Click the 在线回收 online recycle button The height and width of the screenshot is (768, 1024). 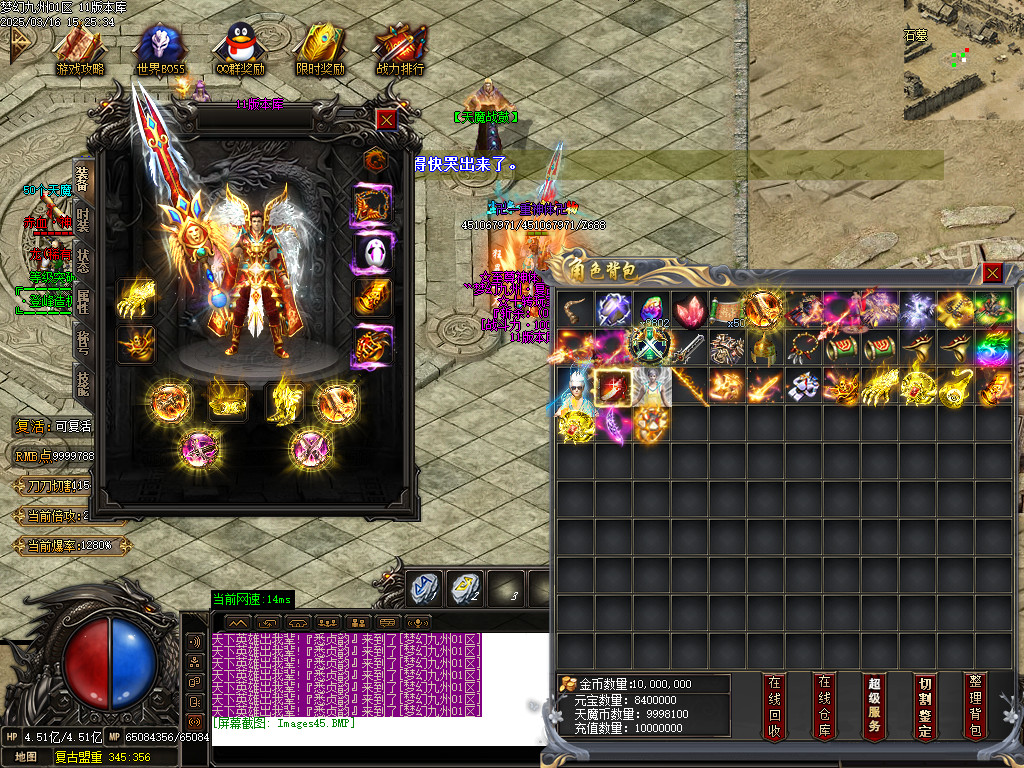click(774, 706)
